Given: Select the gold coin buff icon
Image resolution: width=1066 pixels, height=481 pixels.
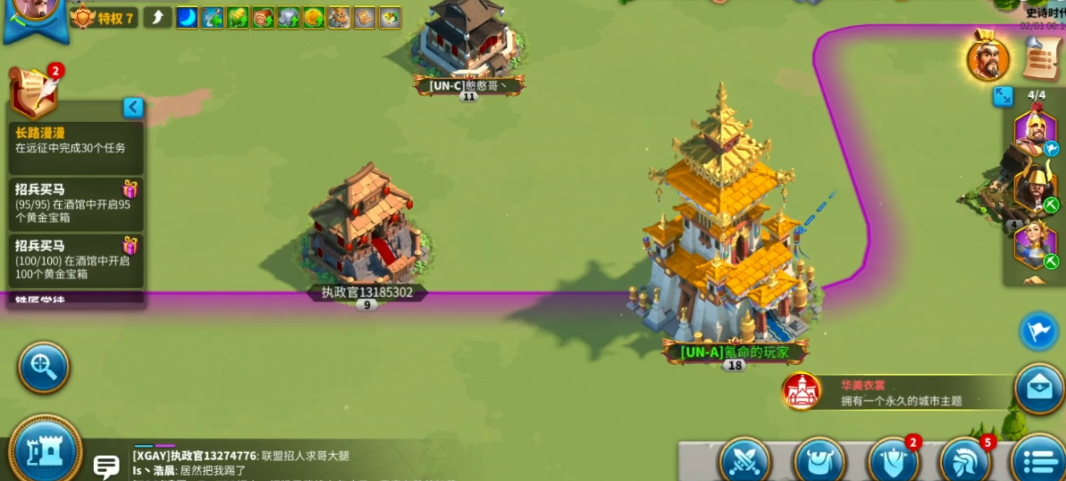Looking at the screenshot, I should pos(313,17).
